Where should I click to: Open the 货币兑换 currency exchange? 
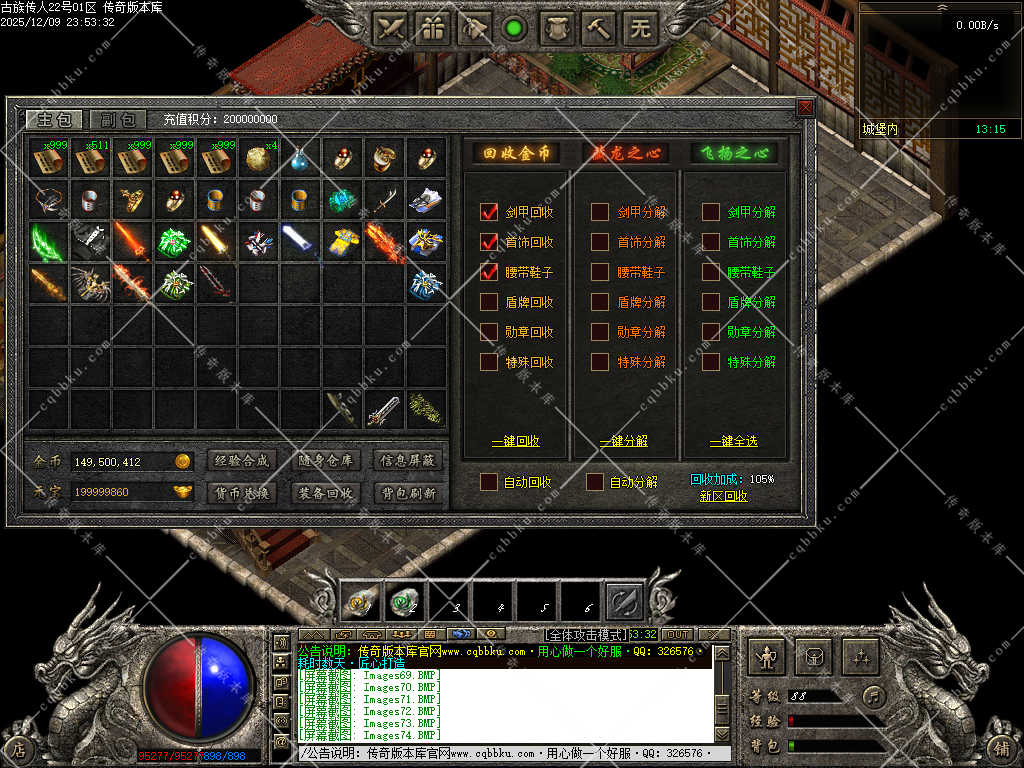(x=241, y=493)
